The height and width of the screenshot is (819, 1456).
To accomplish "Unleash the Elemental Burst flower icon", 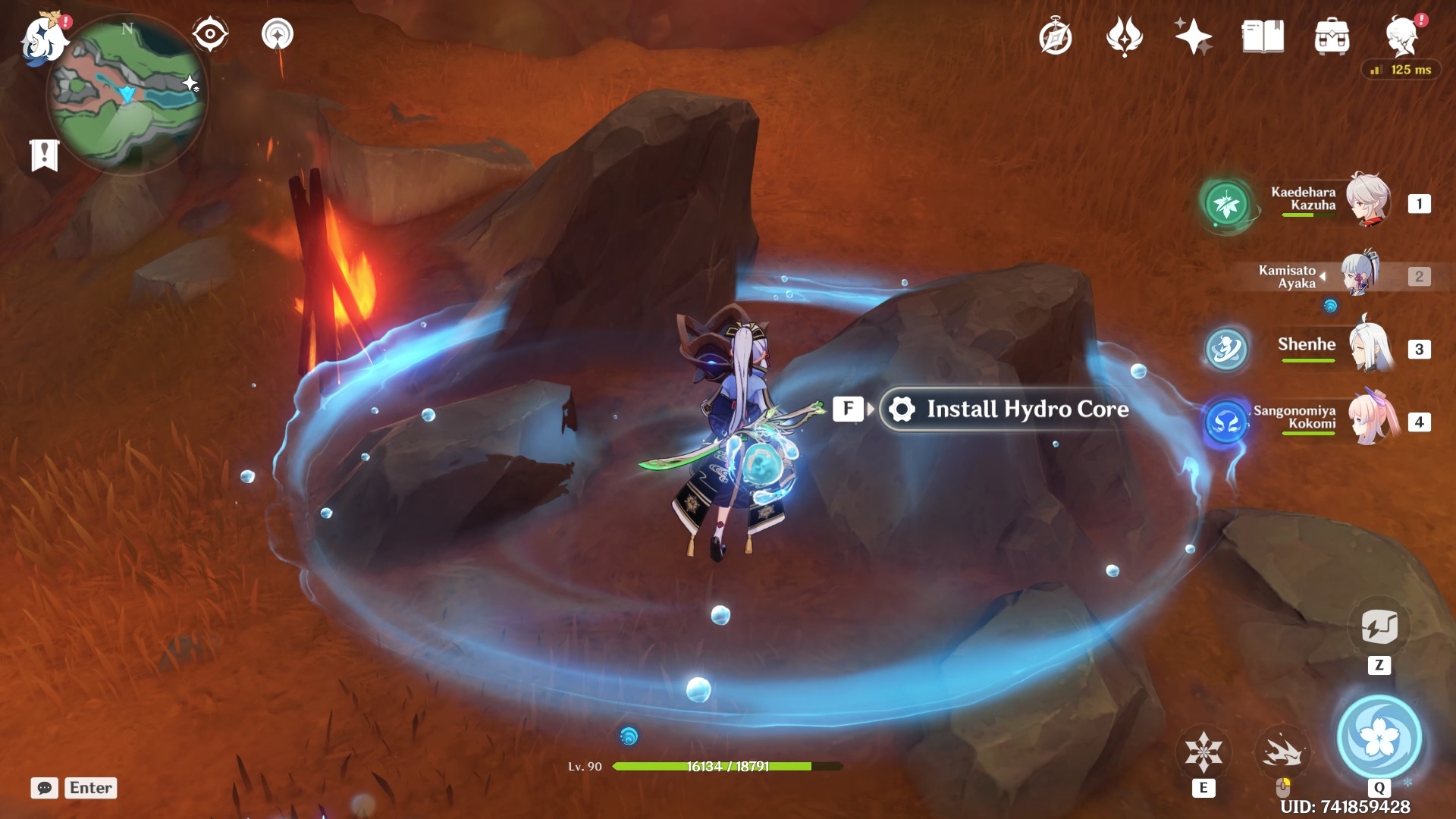I will 1379,737.
